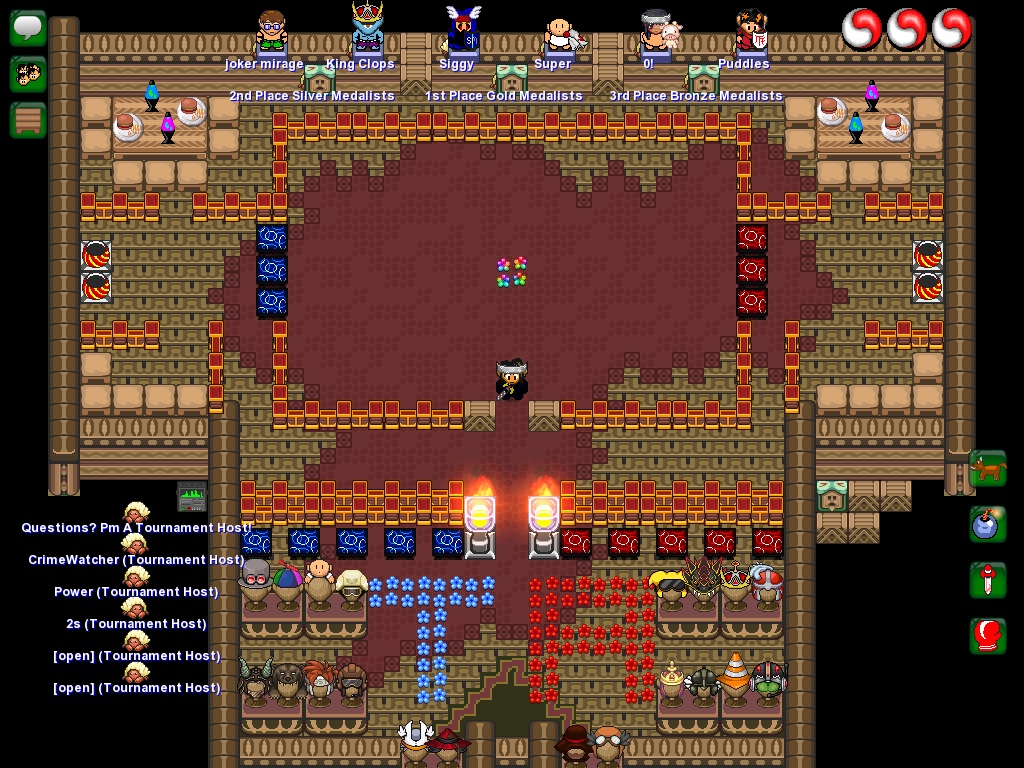Select the red-hilted sword button
The image size is (1024, 768).
pos(987,580)
